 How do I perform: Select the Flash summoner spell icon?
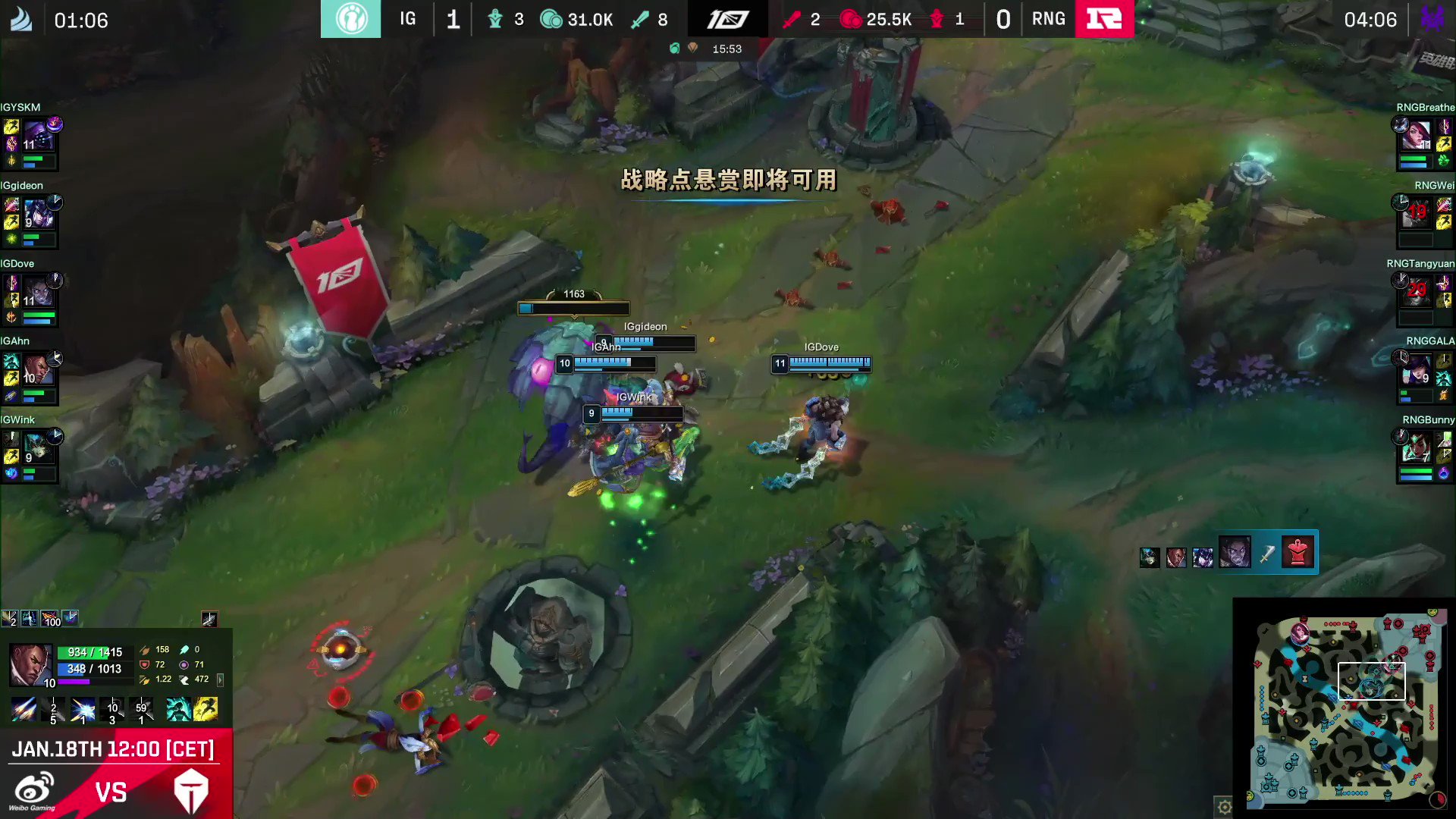point(206,711)
